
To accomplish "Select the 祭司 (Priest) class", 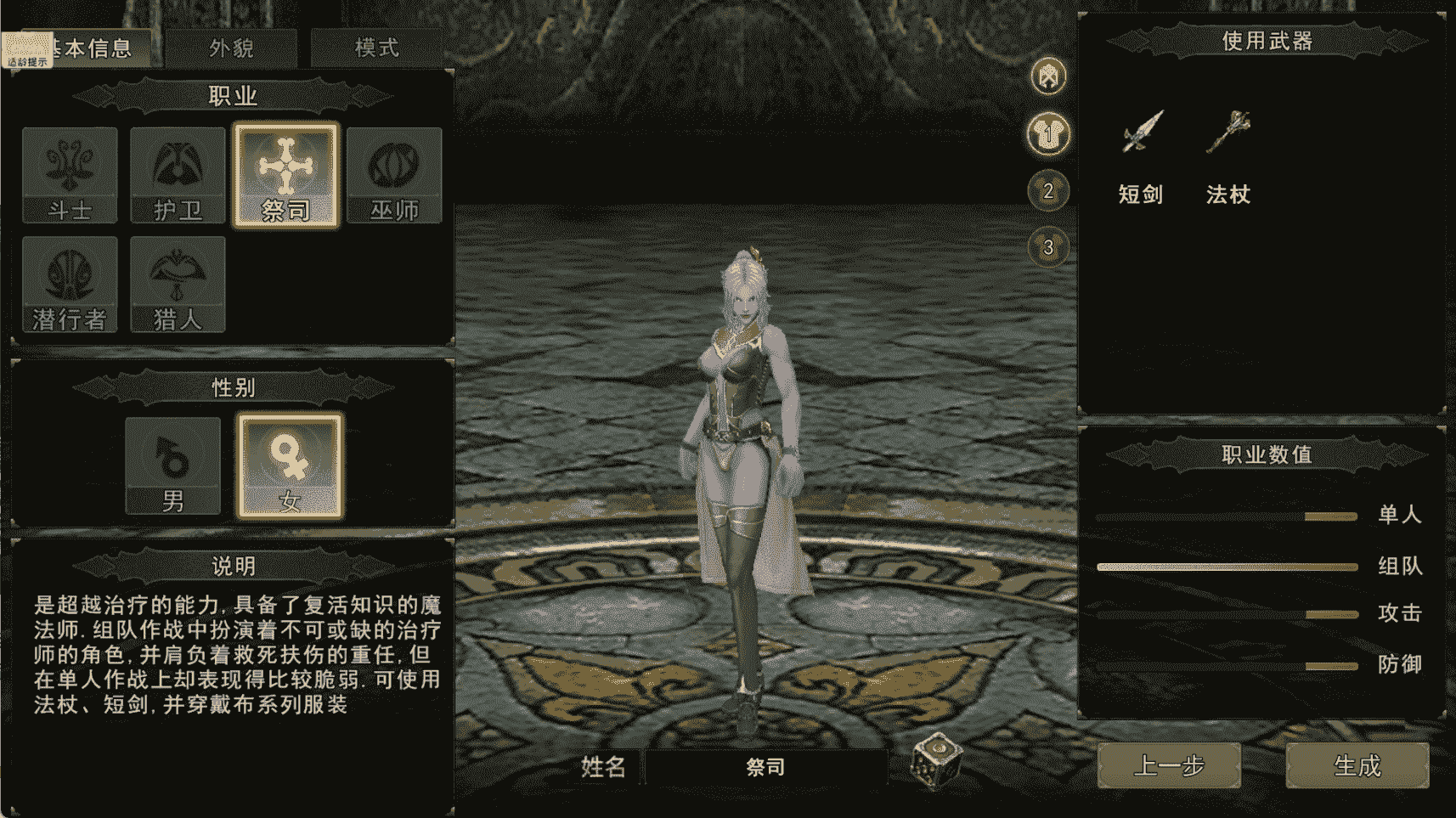I will click(x=286, y=176).
